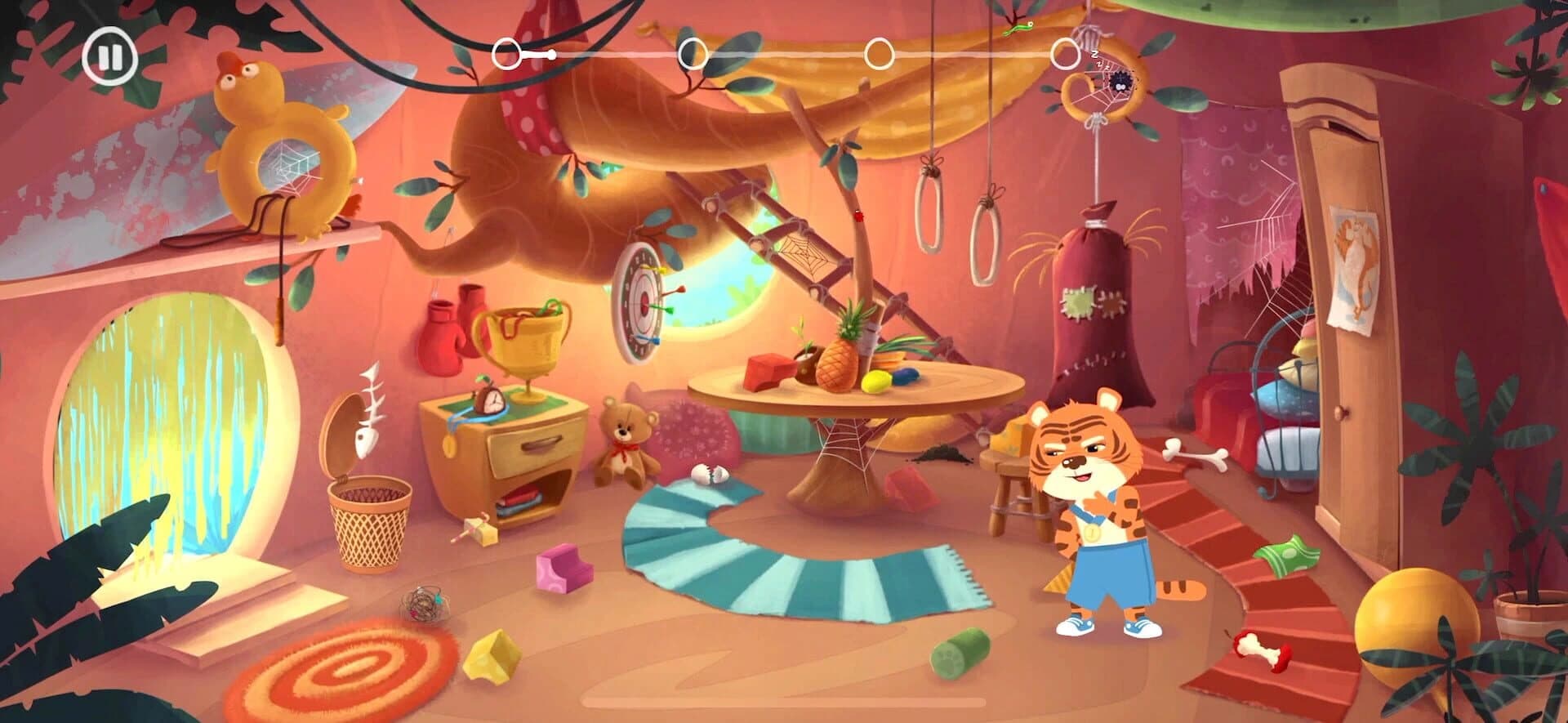
Task: Select the last progress circle near the spider
Action: coord(1066,56)
